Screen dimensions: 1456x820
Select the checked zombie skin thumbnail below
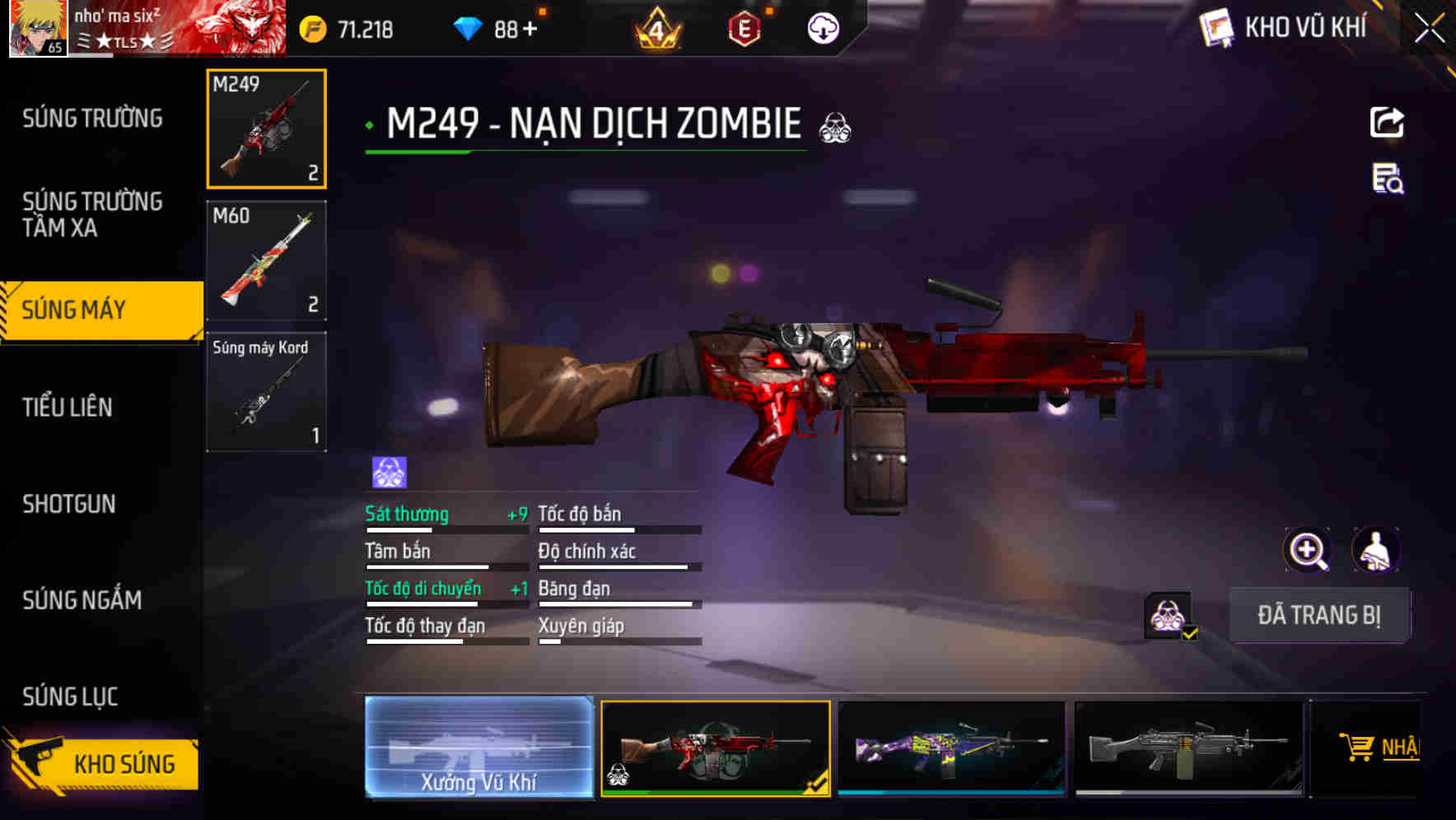(x=715, y=749)
